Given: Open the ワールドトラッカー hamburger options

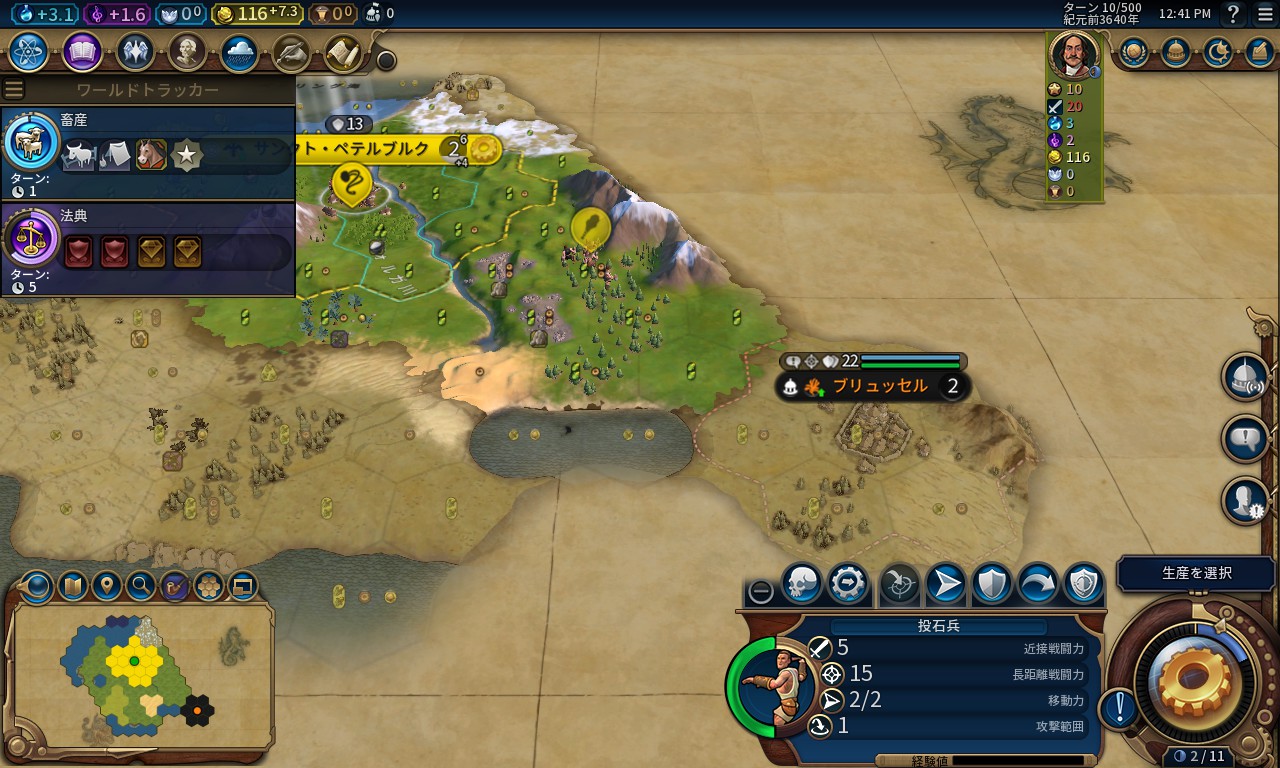Looking at the screenshot, I should click(x=14, y=90).
